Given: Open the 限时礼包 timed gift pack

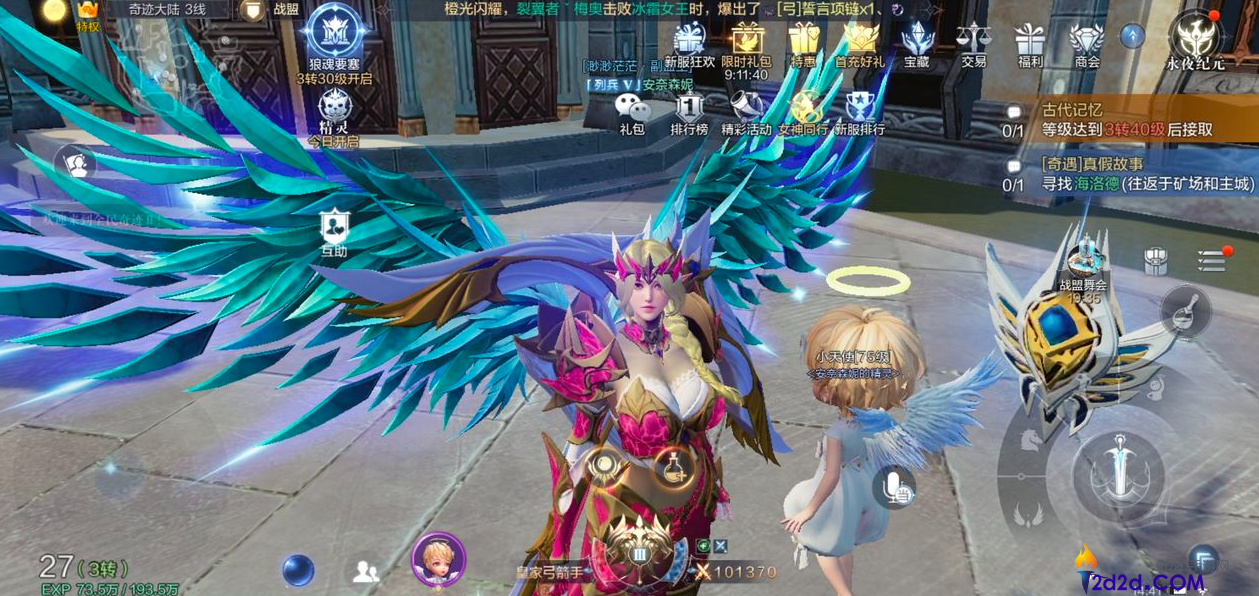Looking at the screenshot, I should (746, 44).
